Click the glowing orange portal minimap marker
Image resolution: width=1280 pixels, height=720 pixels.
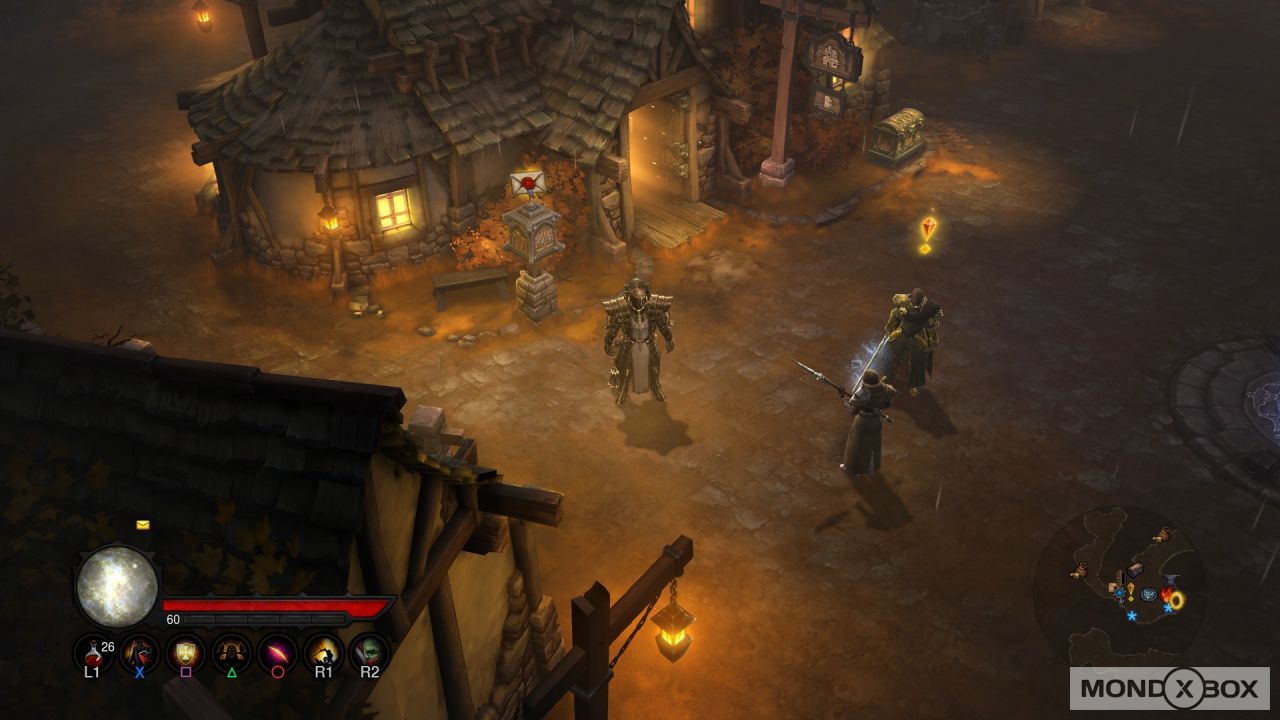1176,600
